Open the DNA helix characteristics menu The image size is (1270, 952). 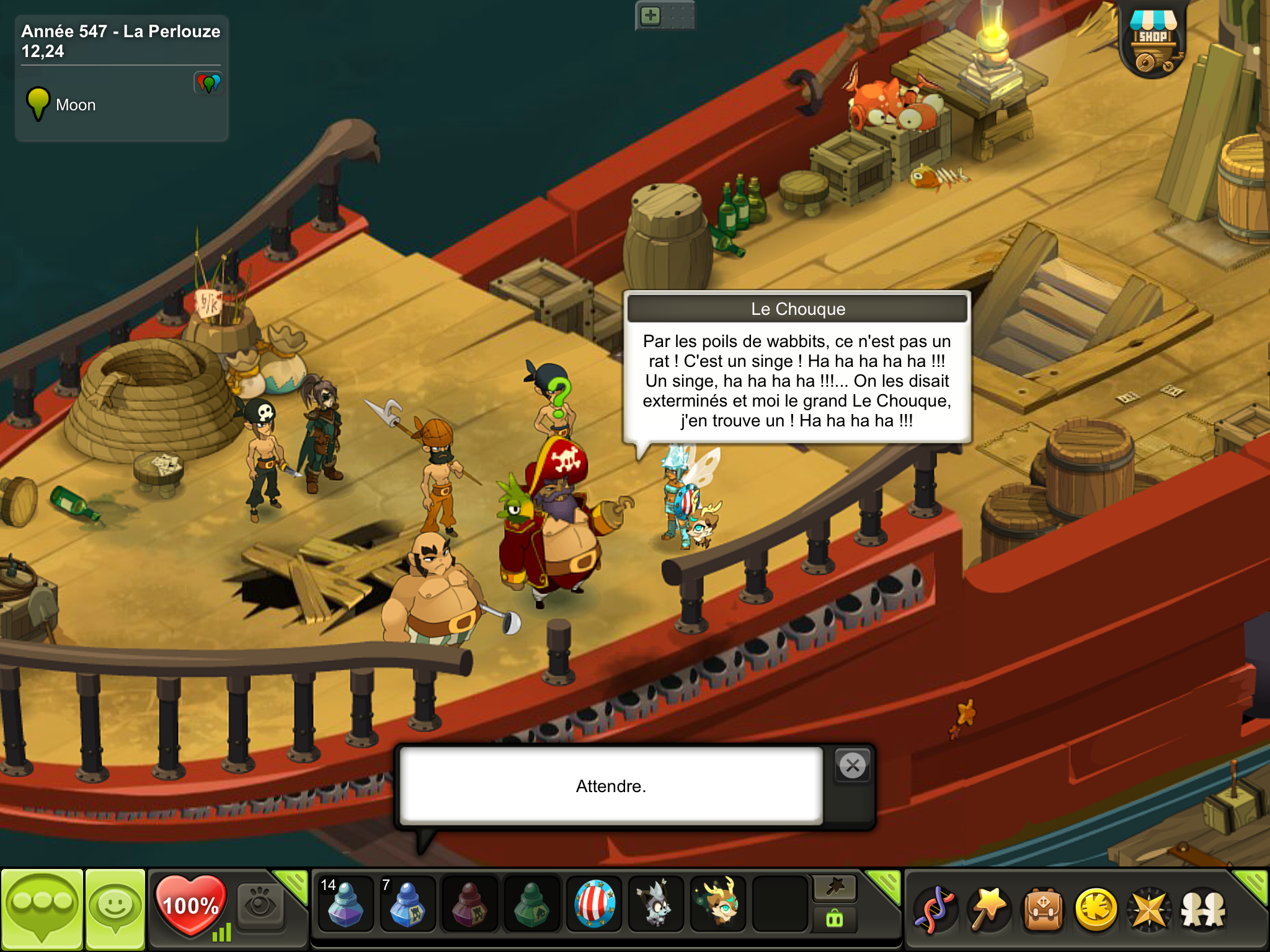935,910
